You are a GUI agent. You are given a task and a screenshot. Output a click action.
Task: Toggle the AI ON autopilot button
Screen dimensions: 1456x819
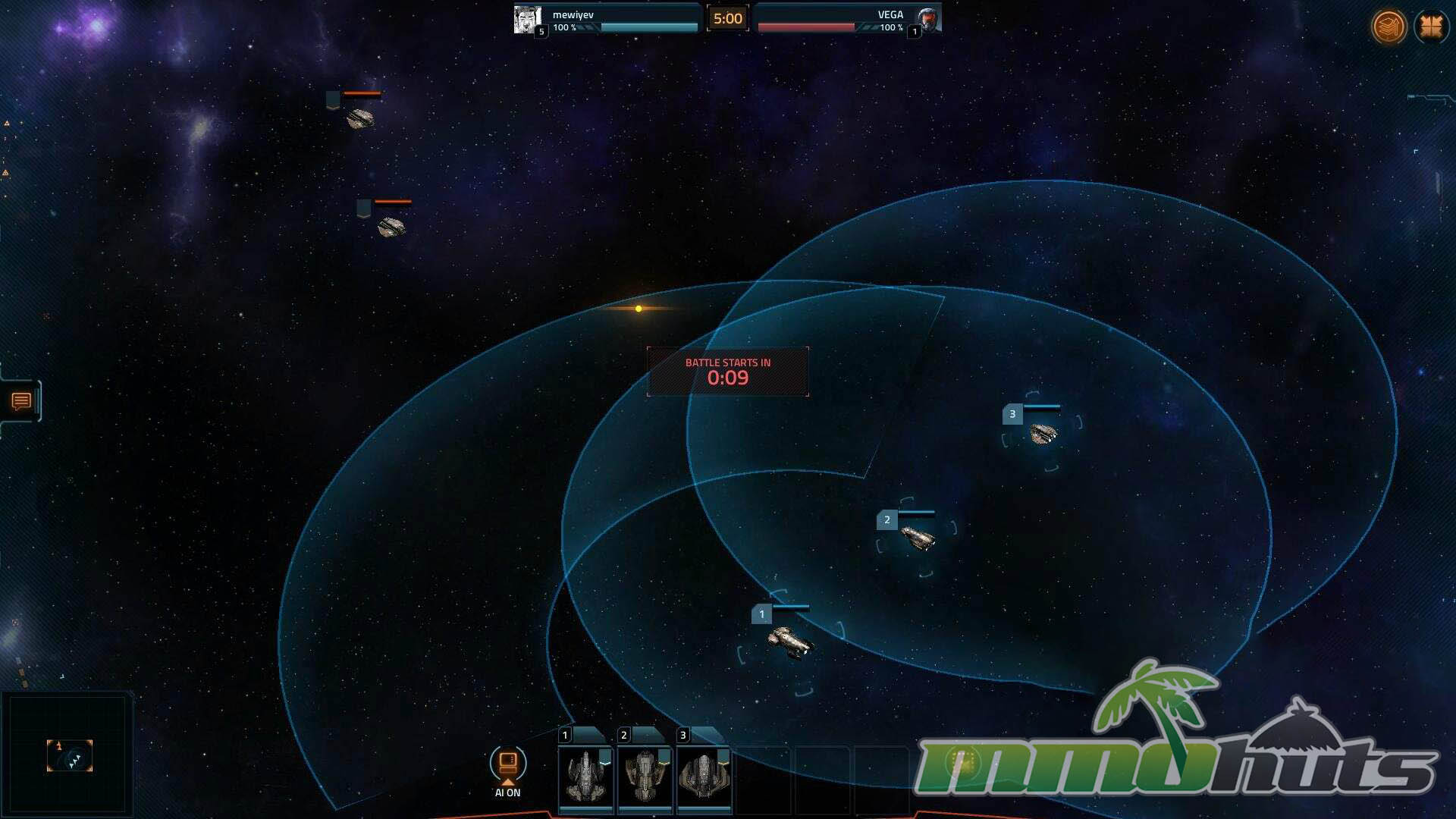[x=507, y=764]
